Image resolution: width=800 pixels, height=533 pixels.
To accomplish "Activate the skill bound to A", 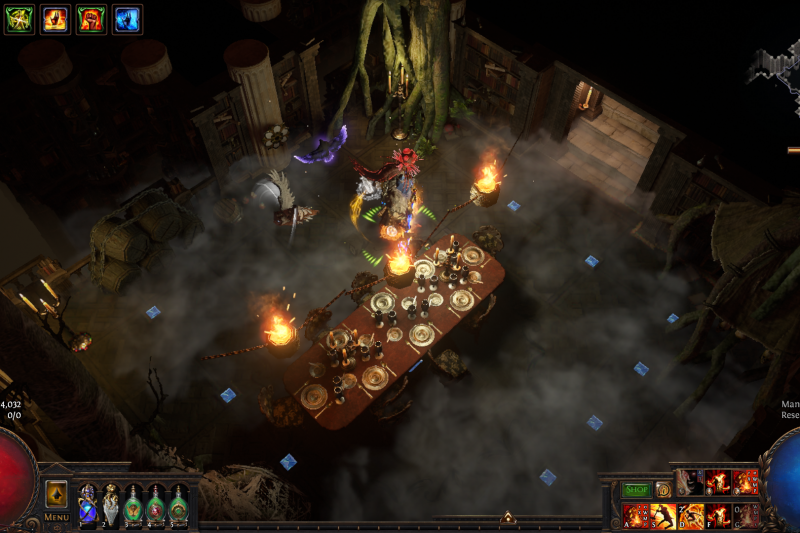I will 635,515.
